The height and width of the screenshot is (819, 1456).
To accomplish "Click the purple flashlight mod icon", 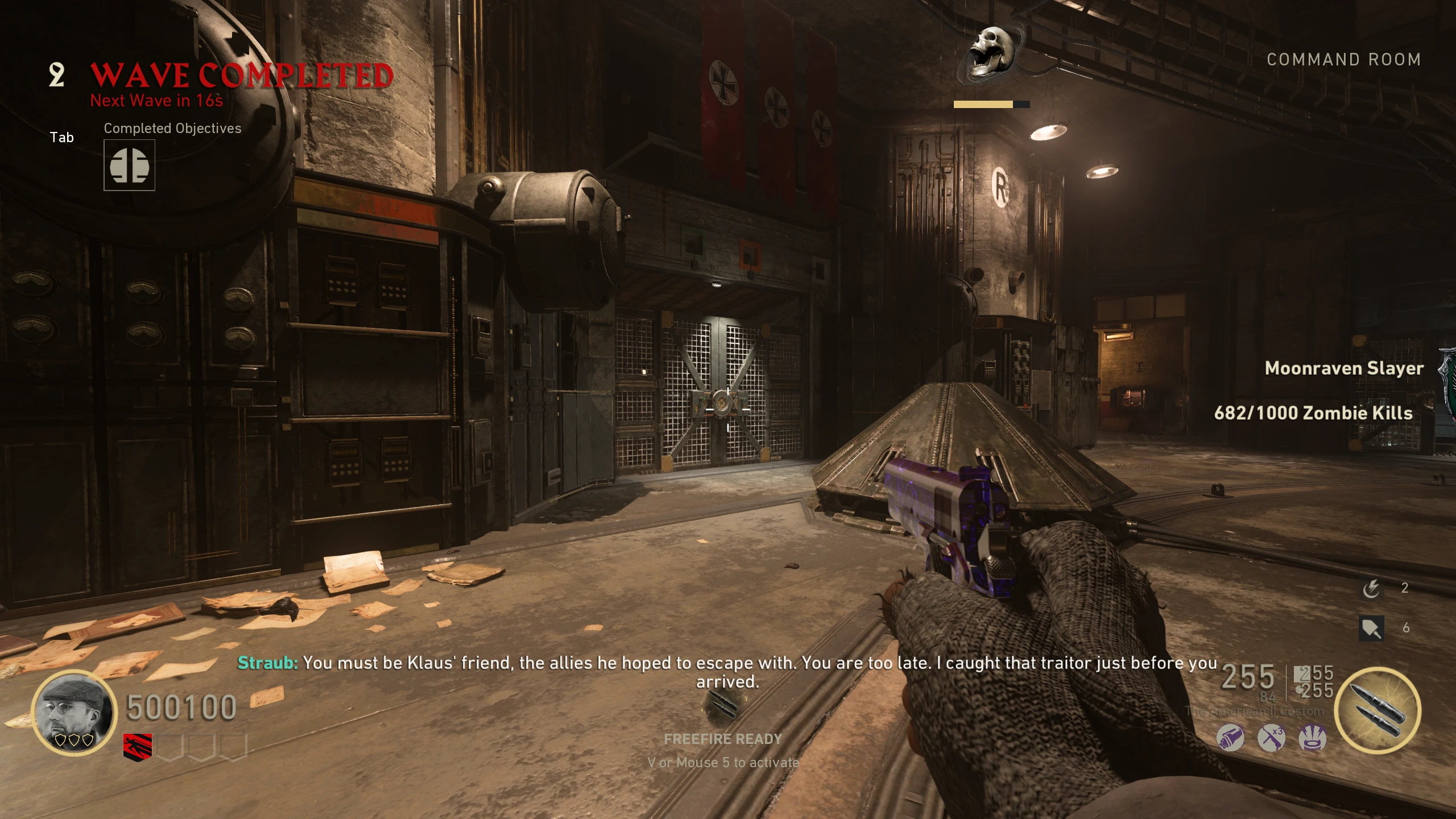I will point(1230,738).
